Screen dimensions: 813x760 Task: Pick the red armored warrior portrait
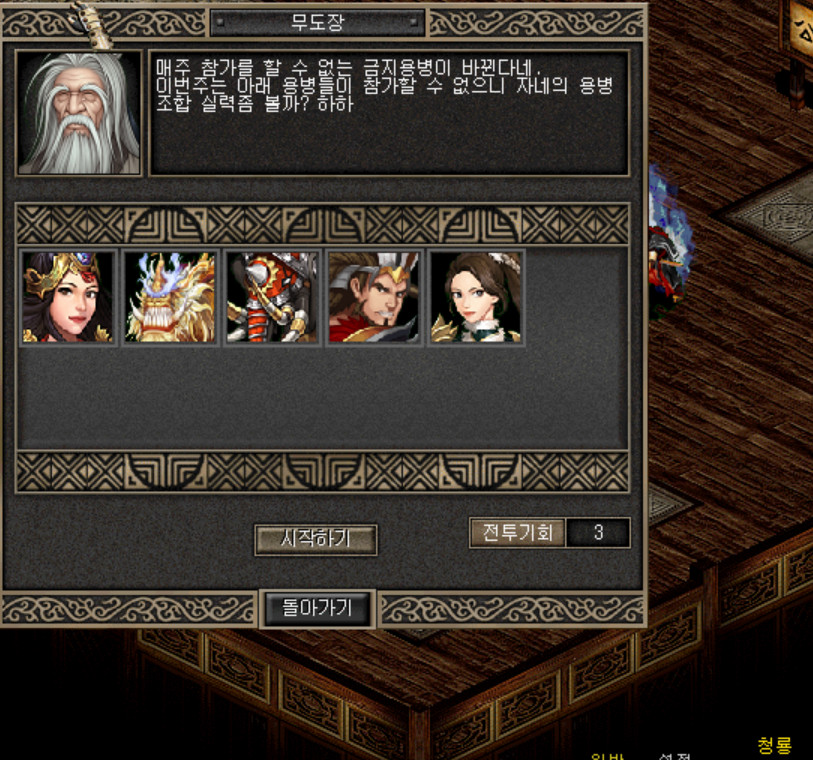click(272, 298)
